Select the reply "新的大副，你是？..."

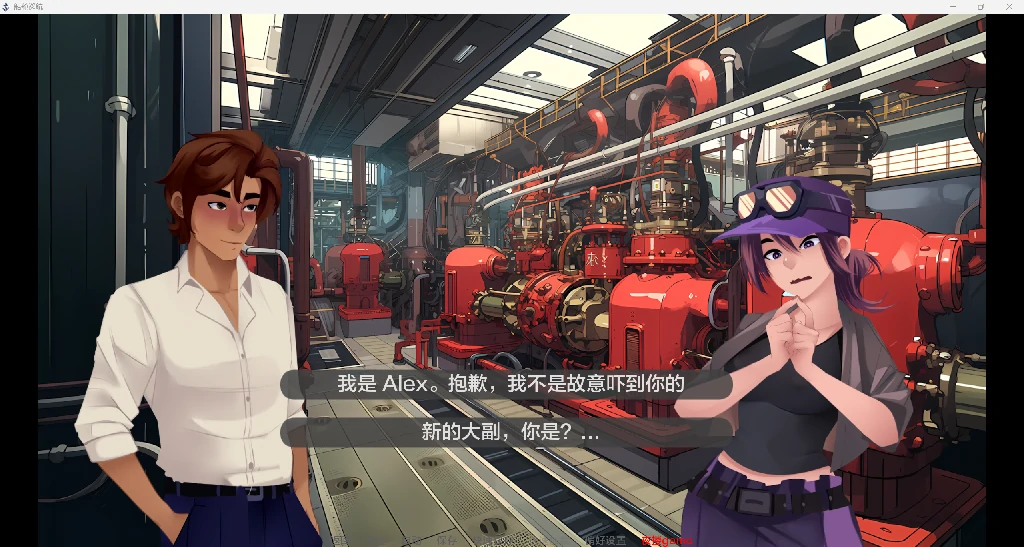[510, 432]
